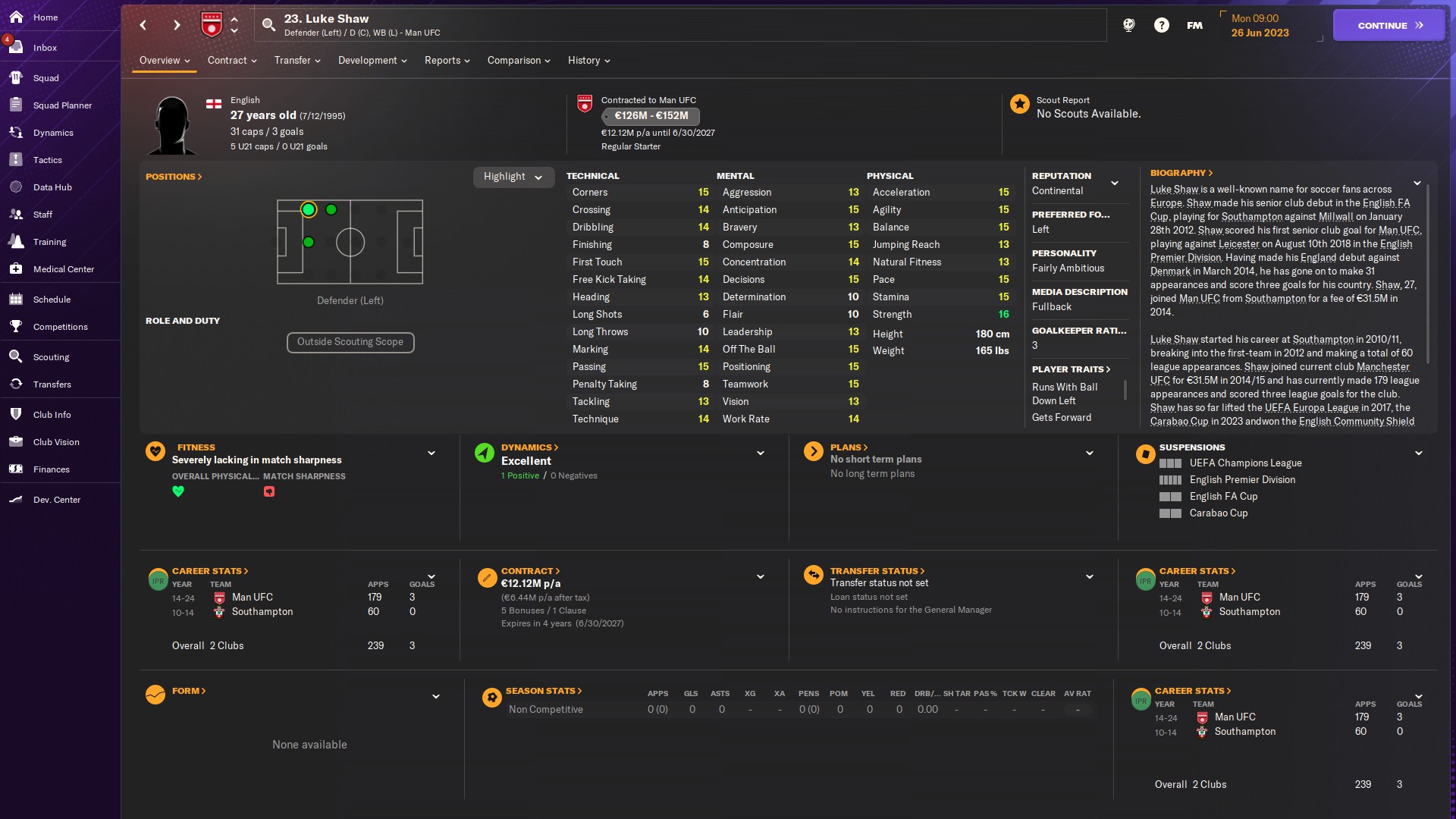The height and width of the screenshot is (819, 1456).
Task: Go to the Inbox via sidebar icon
Action: (x=44, y=48)
